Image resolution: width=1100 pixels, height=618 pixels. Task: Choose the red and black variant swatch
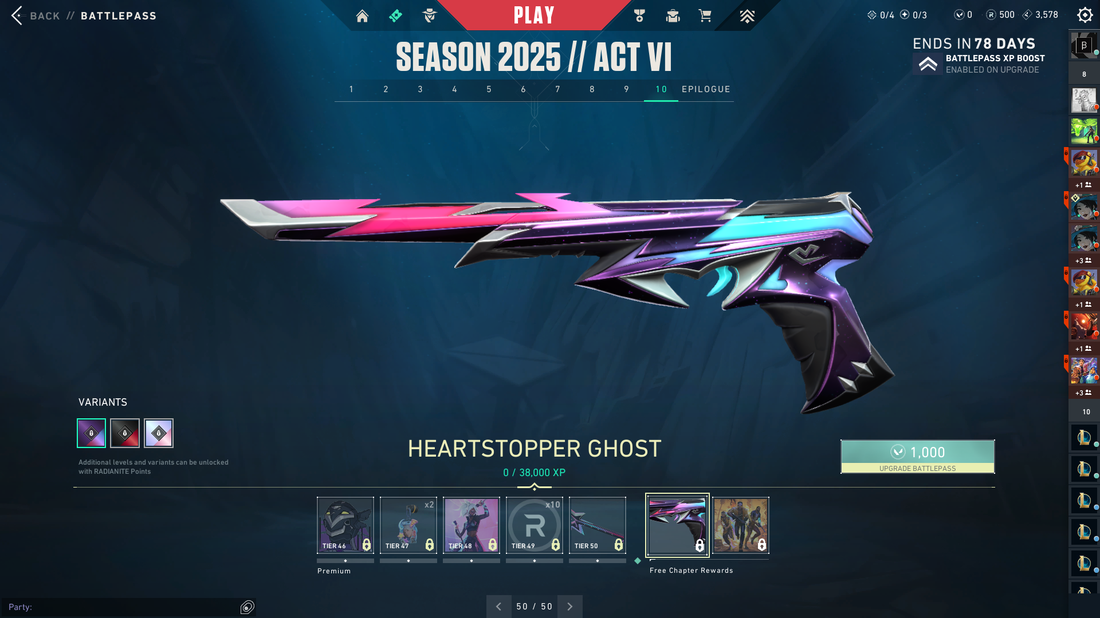[125, 433]
